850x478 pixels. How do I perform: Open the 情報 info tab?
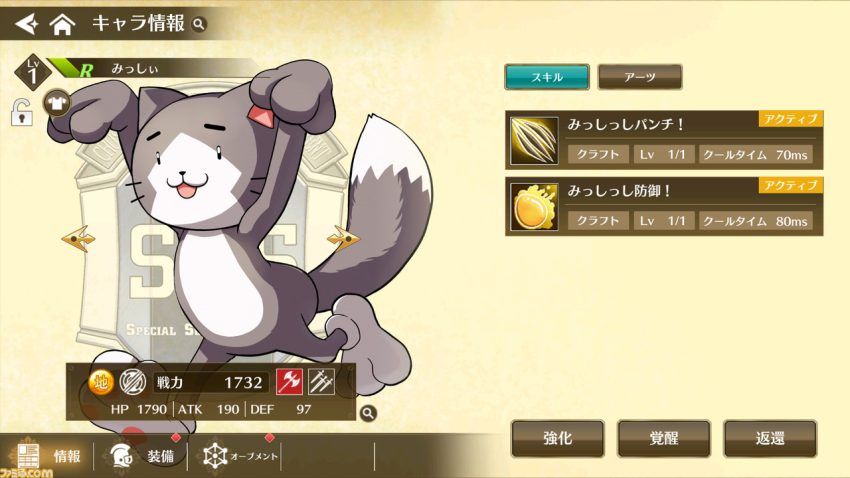(50, 456)
